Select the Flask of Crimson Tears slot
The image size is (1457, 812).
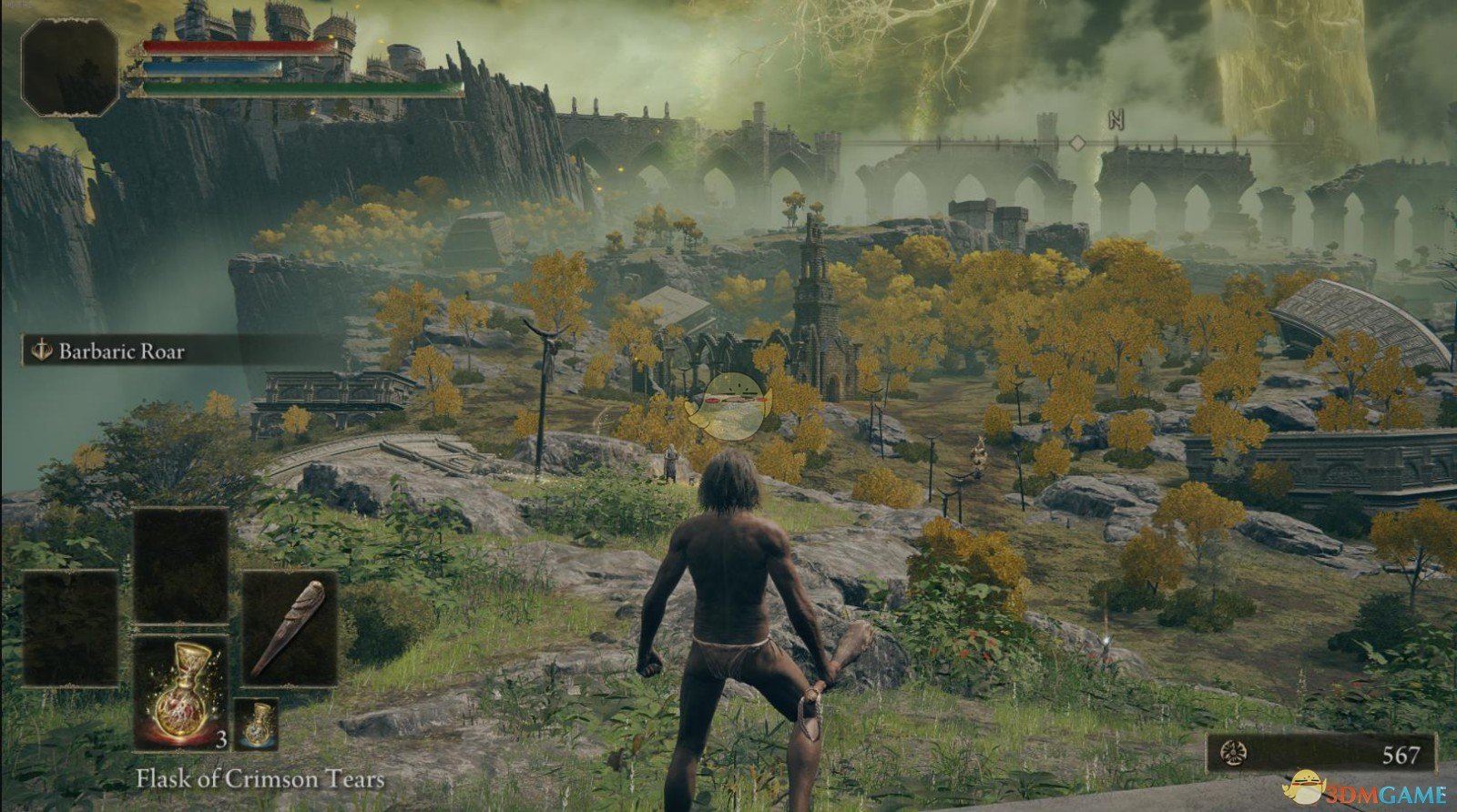click(x=181, y=692)
